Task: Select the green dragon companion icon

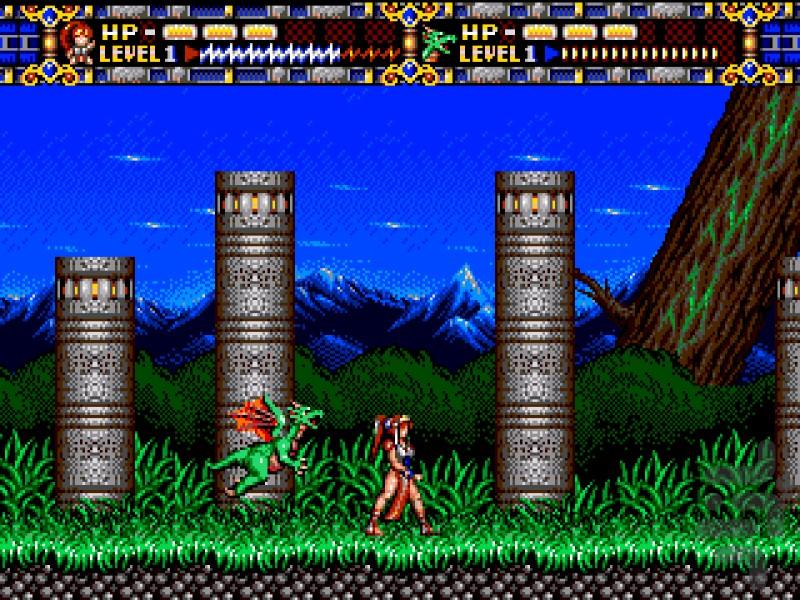Action: [x=437, y=42]
